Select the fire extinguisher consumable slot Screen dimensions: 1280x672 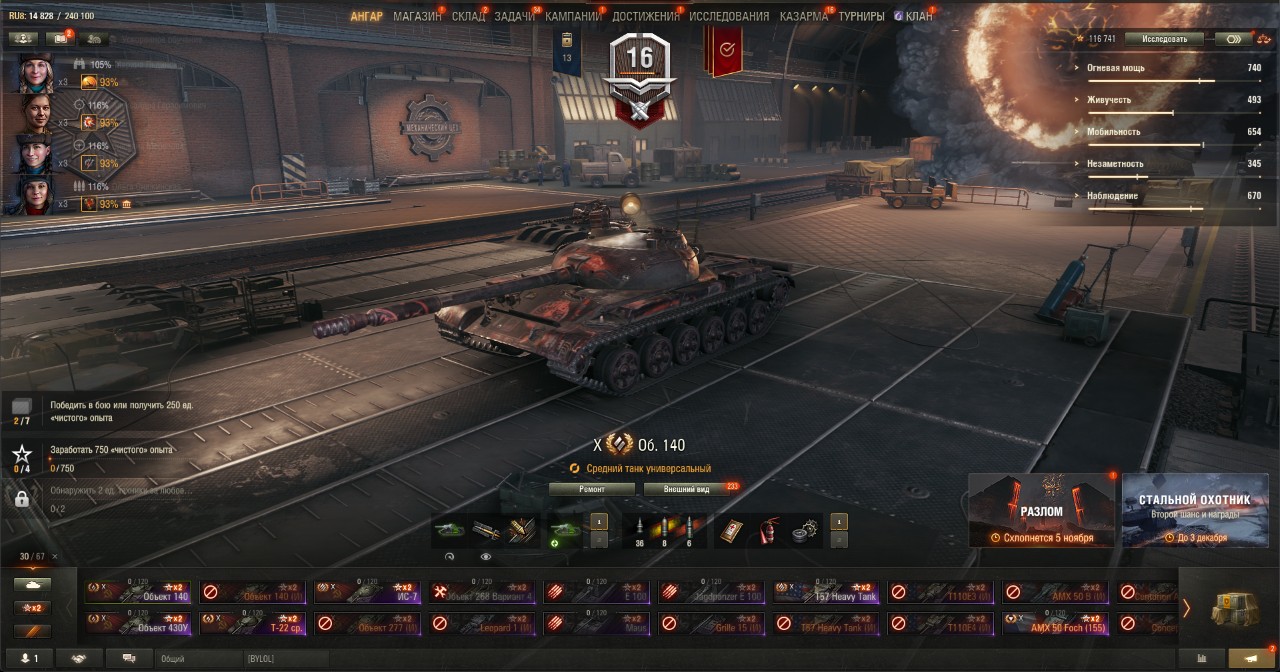(x=768, y=529)
